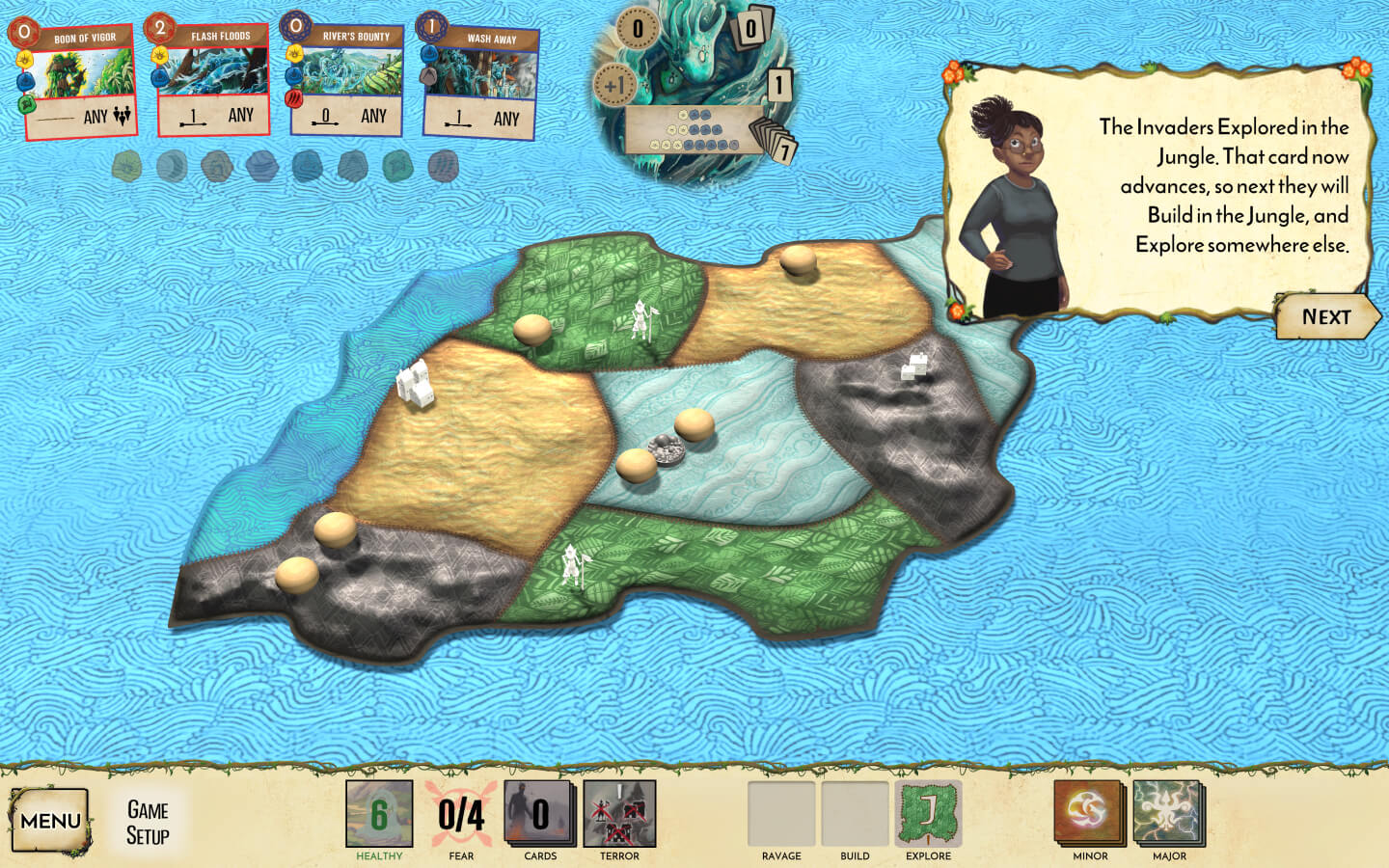This screenshot has height=868, width=1389.
Task: Open Game Setup
Action: 148,823
